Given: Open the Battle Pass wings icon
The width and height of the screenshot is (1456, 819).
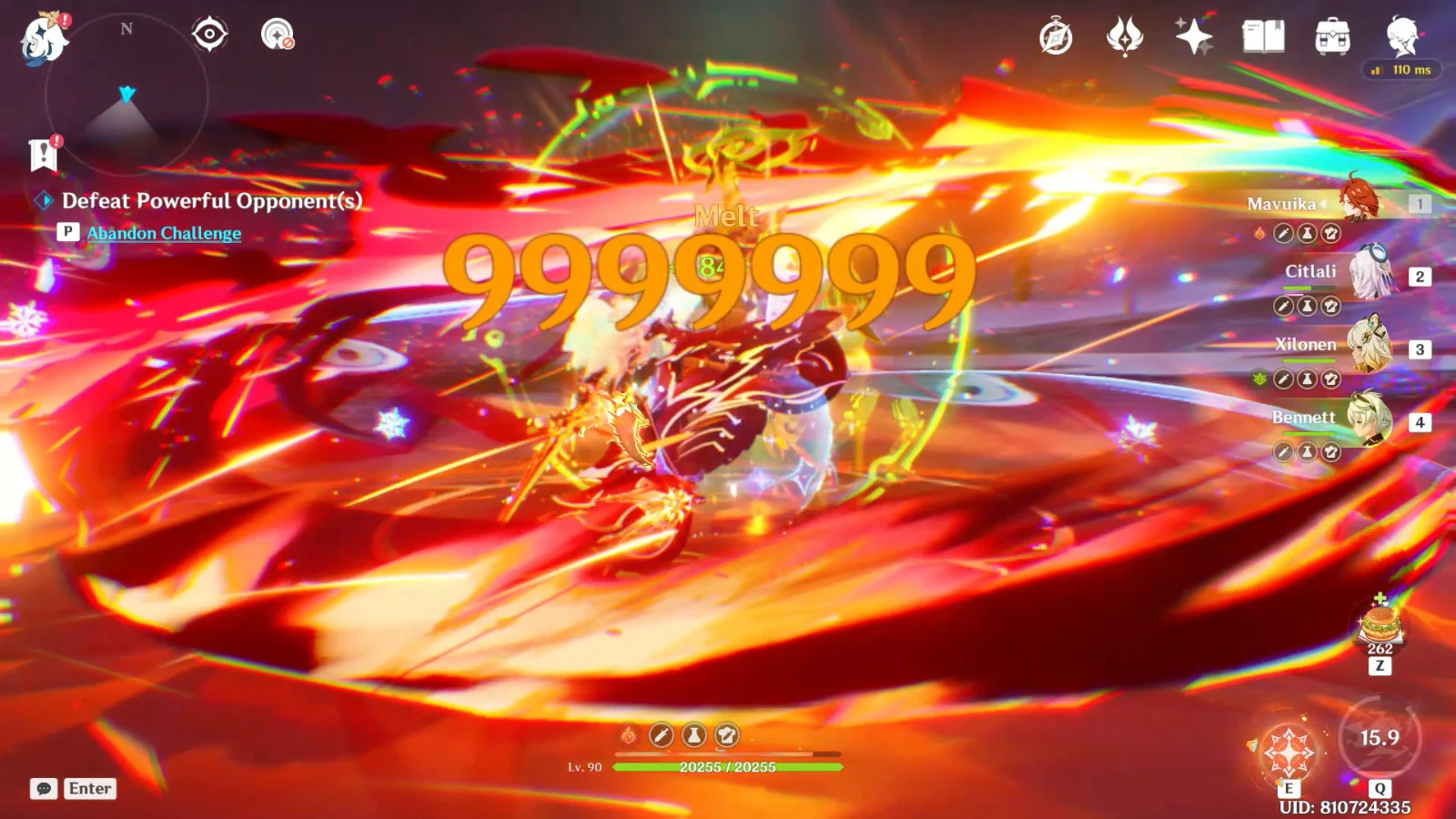Looking at the screenshot, I should click(x=1125, y=36).
